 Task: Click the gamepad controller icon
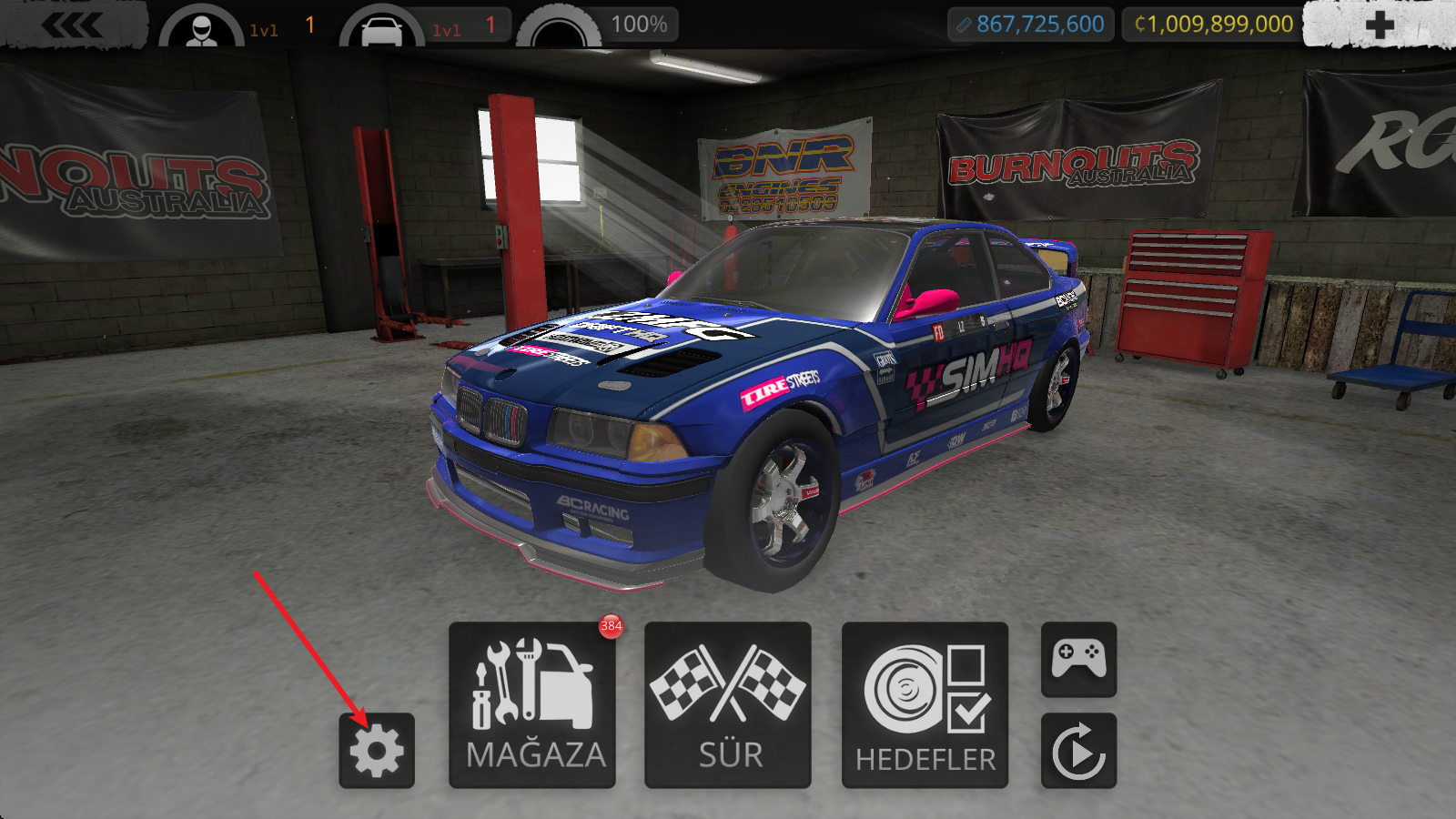point(1078,659)
